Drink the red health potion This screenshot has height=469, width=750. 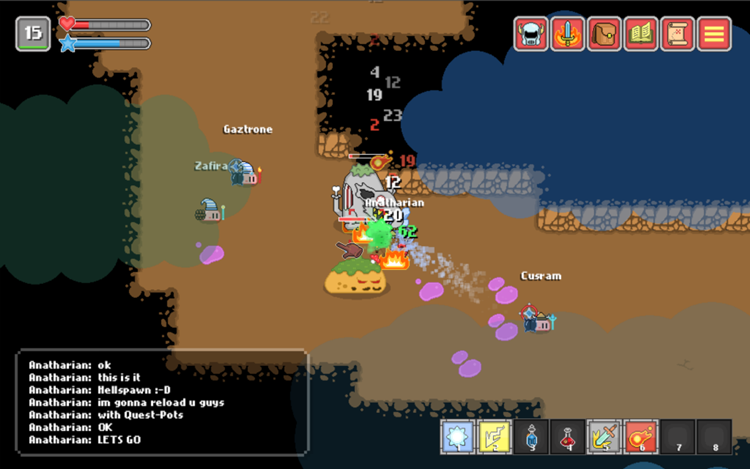click(568, 437)
